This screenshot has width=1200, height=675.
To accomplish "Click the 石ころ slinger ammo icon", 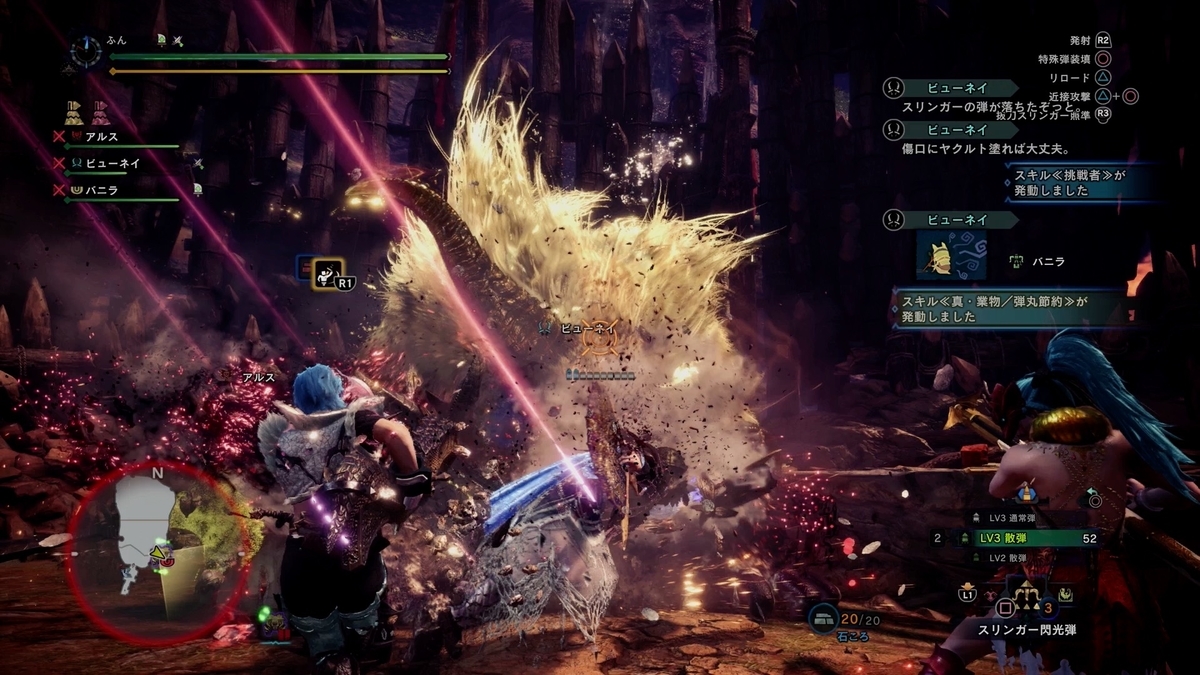I will [x=823, y=619].
